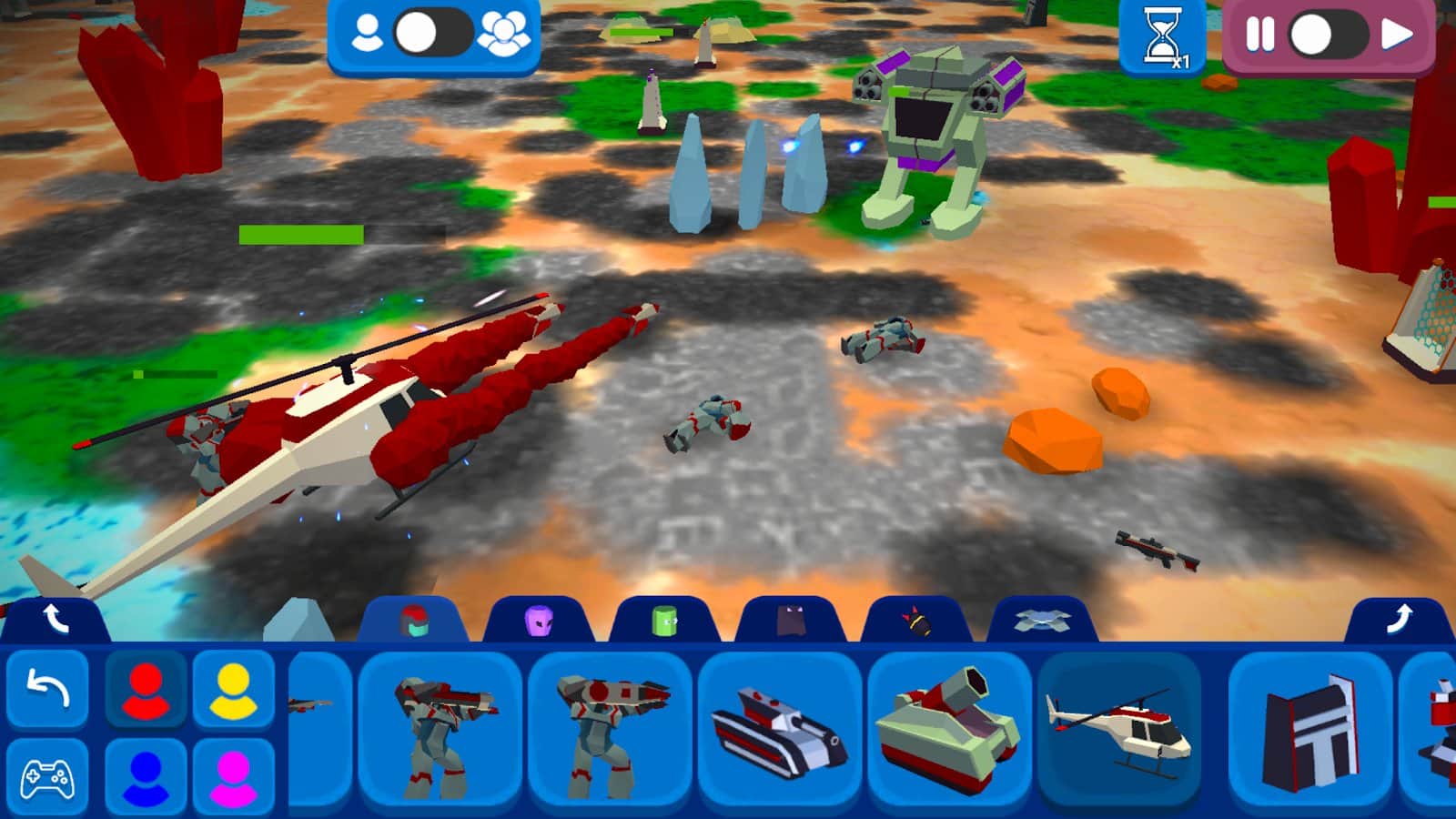The image size is (1456, 819).
Task: Open the purple bucket unit category
Action: pos(539,620)
